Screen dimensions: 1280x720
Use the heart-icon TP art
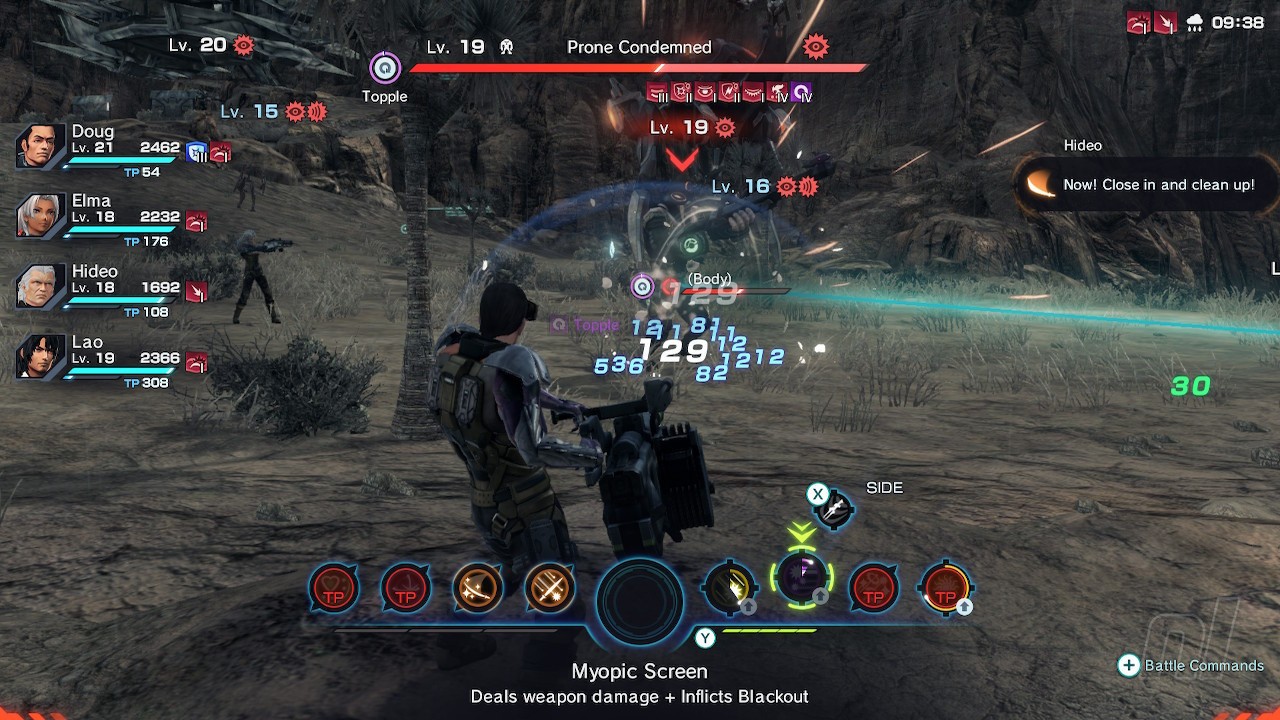(x=334, y=587)
